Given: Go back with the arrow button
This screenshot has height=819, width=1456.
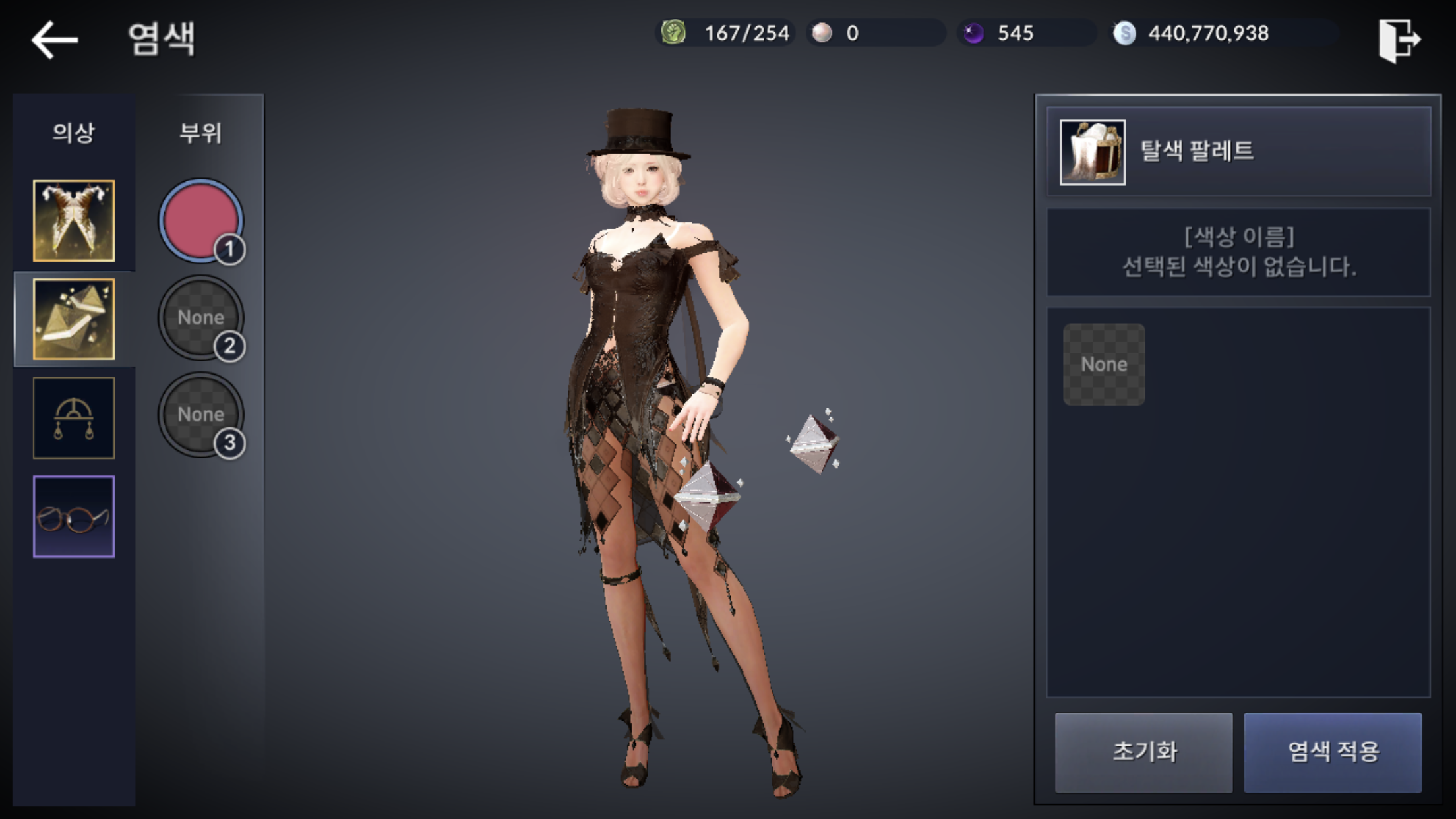Looking at the screenshot, I should (55, 40).
